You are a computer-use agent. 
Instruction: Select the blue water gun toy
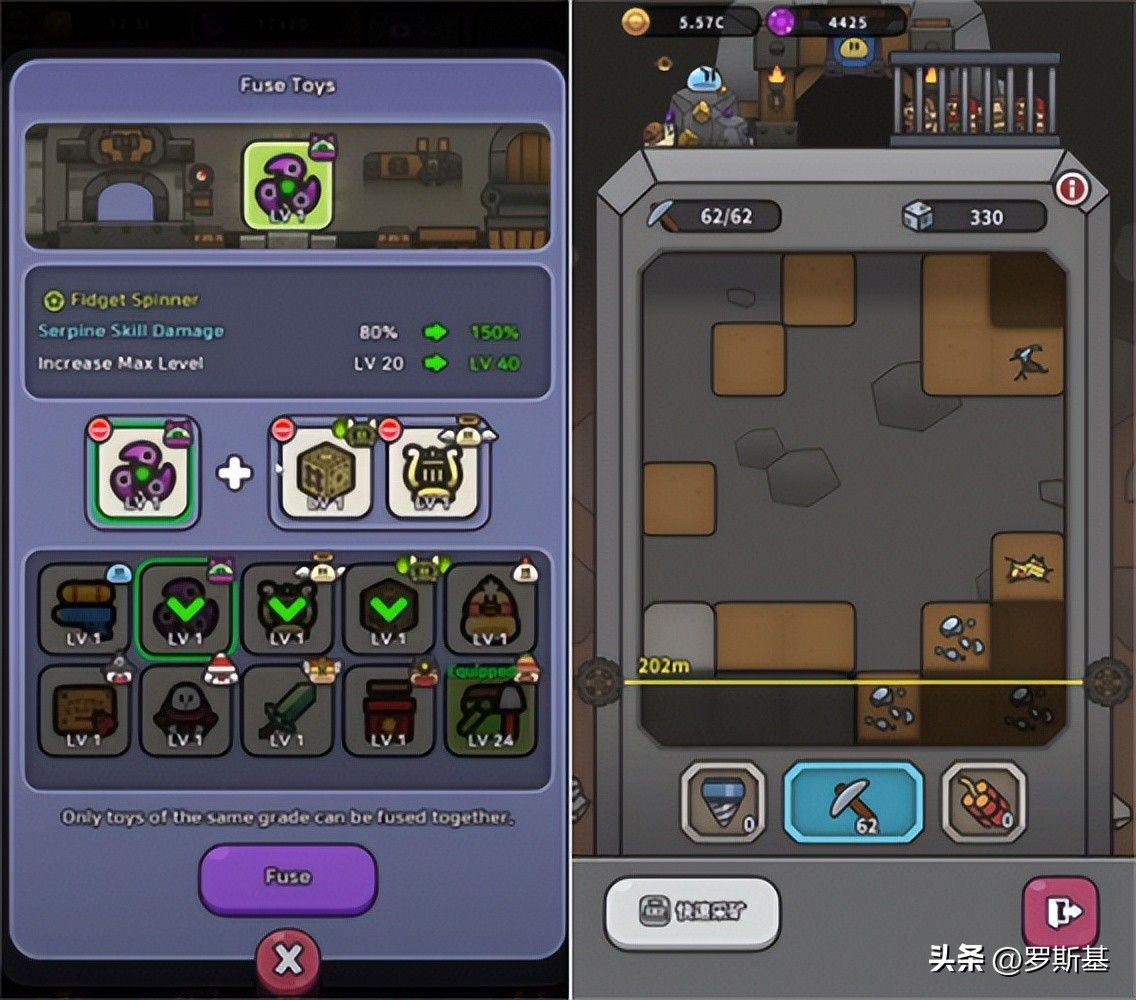(84, 606)
